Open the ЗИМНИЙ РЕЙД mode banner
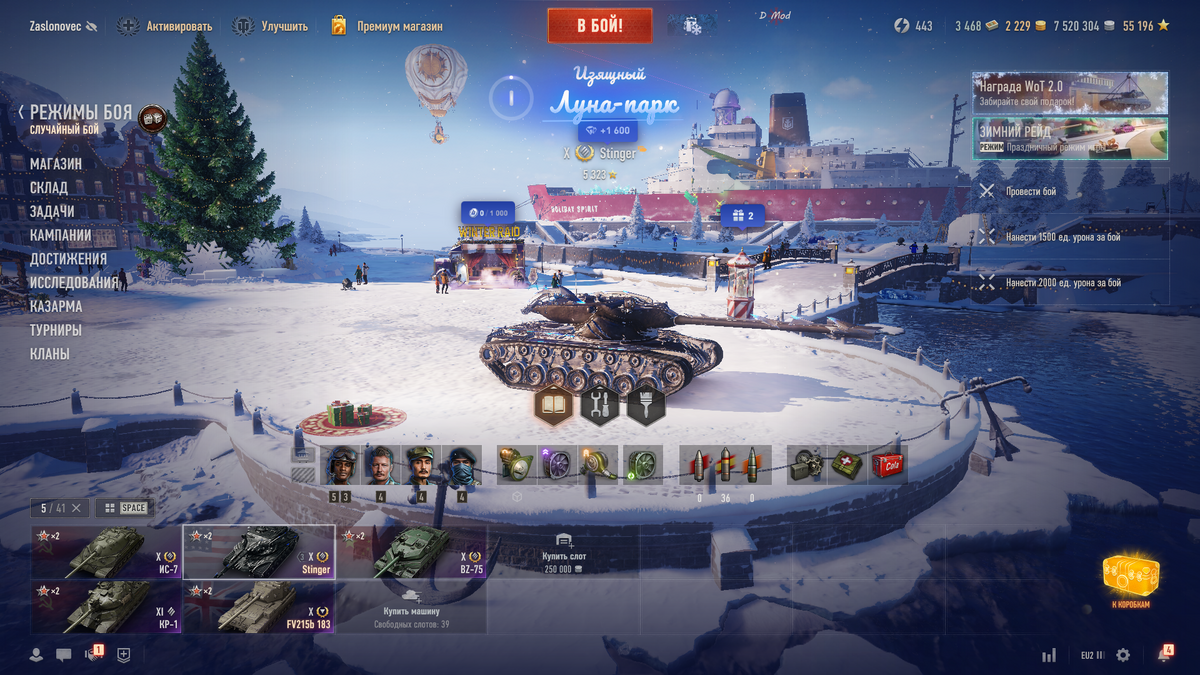This screenshot has height=675, width=1200. 1069,139
